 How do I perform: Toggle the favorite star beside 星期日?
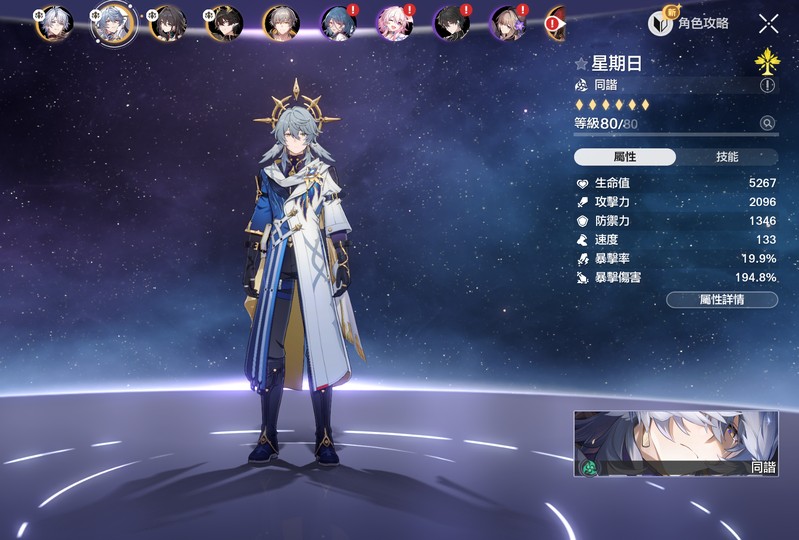[581, 64]
